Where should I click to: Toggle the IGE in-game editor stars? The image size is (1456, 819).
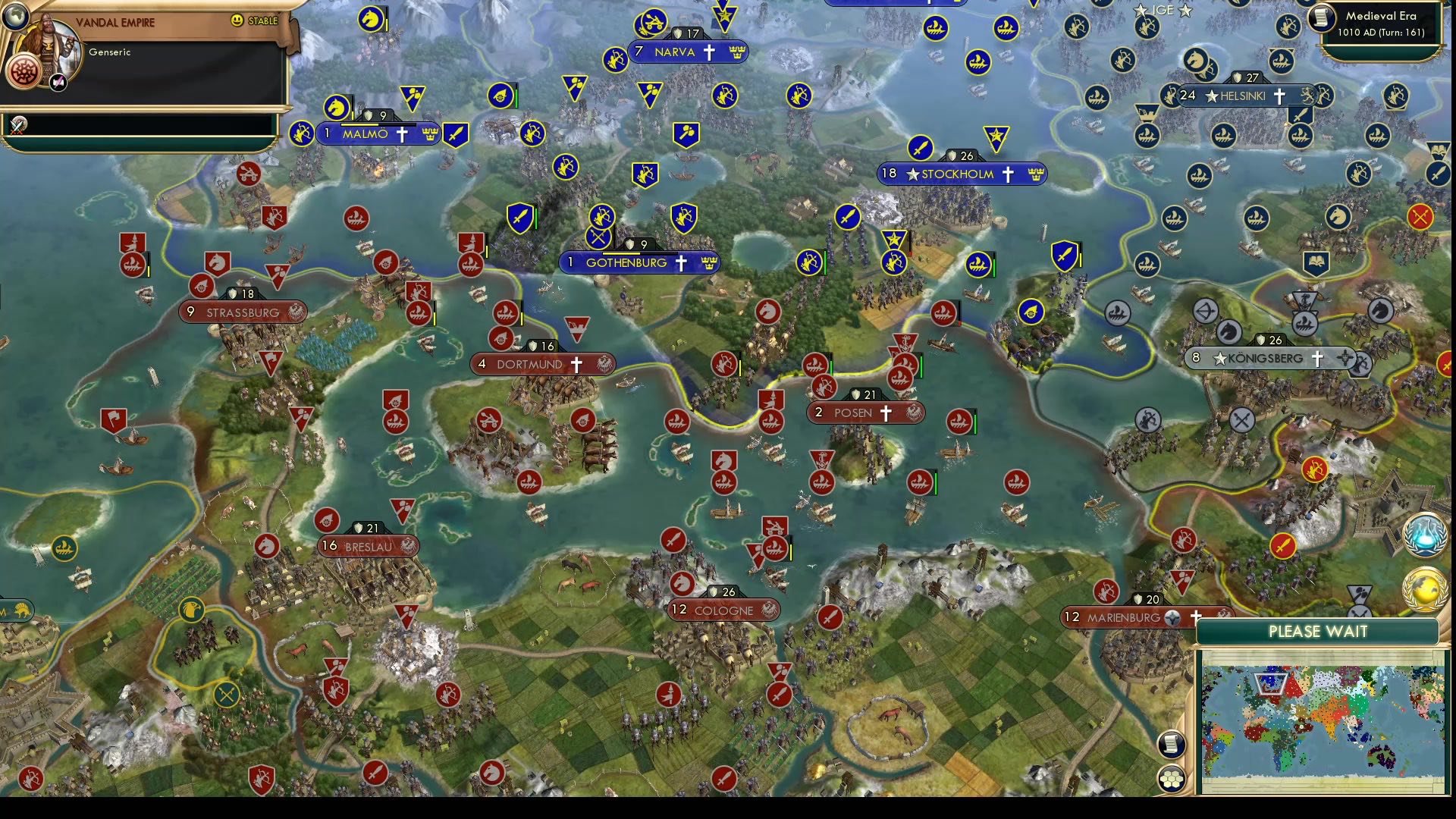pos(1163,11)
